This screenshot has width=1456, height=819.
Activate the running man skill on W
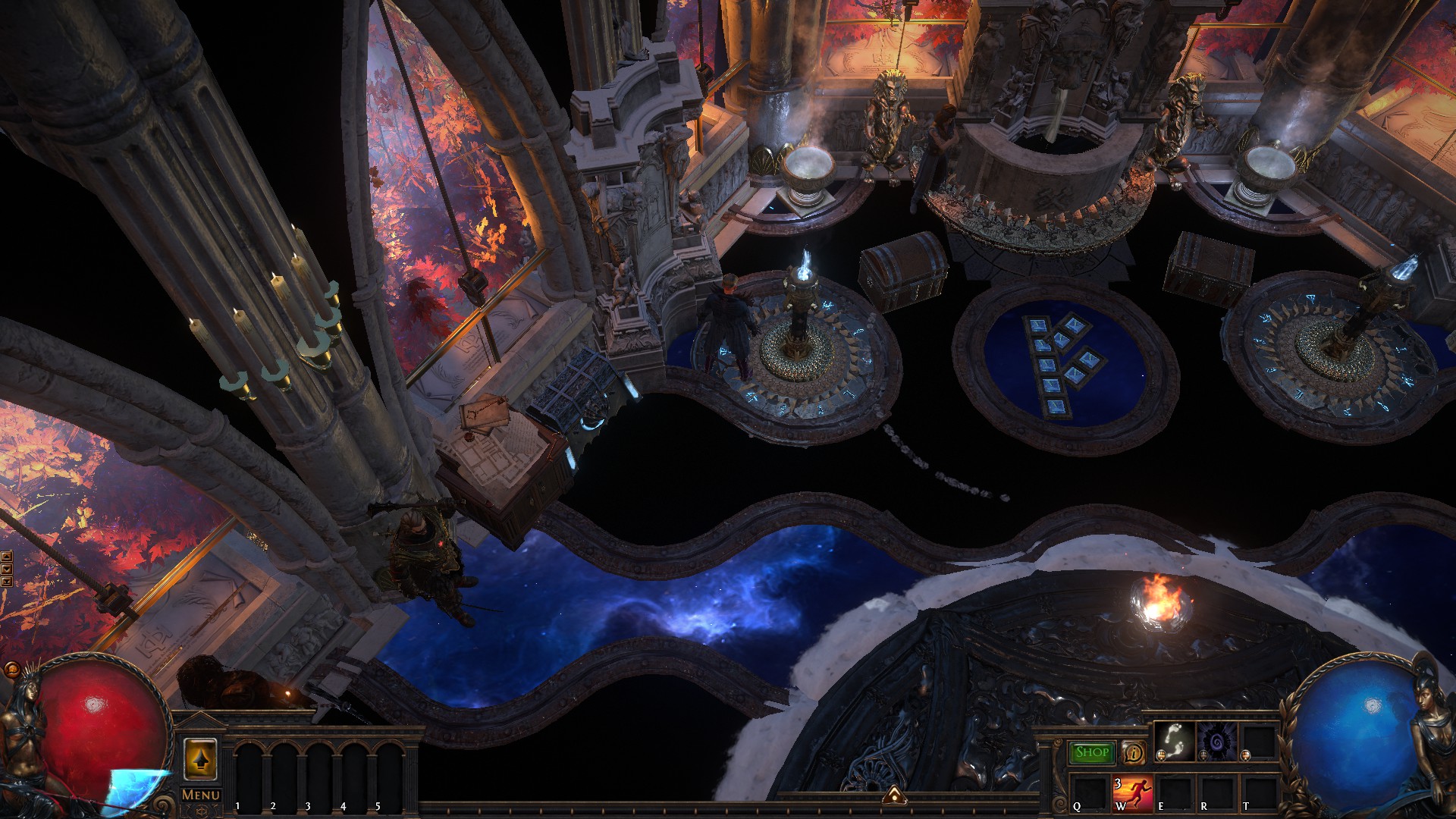pyautogui.click(x=1132, y=794)
